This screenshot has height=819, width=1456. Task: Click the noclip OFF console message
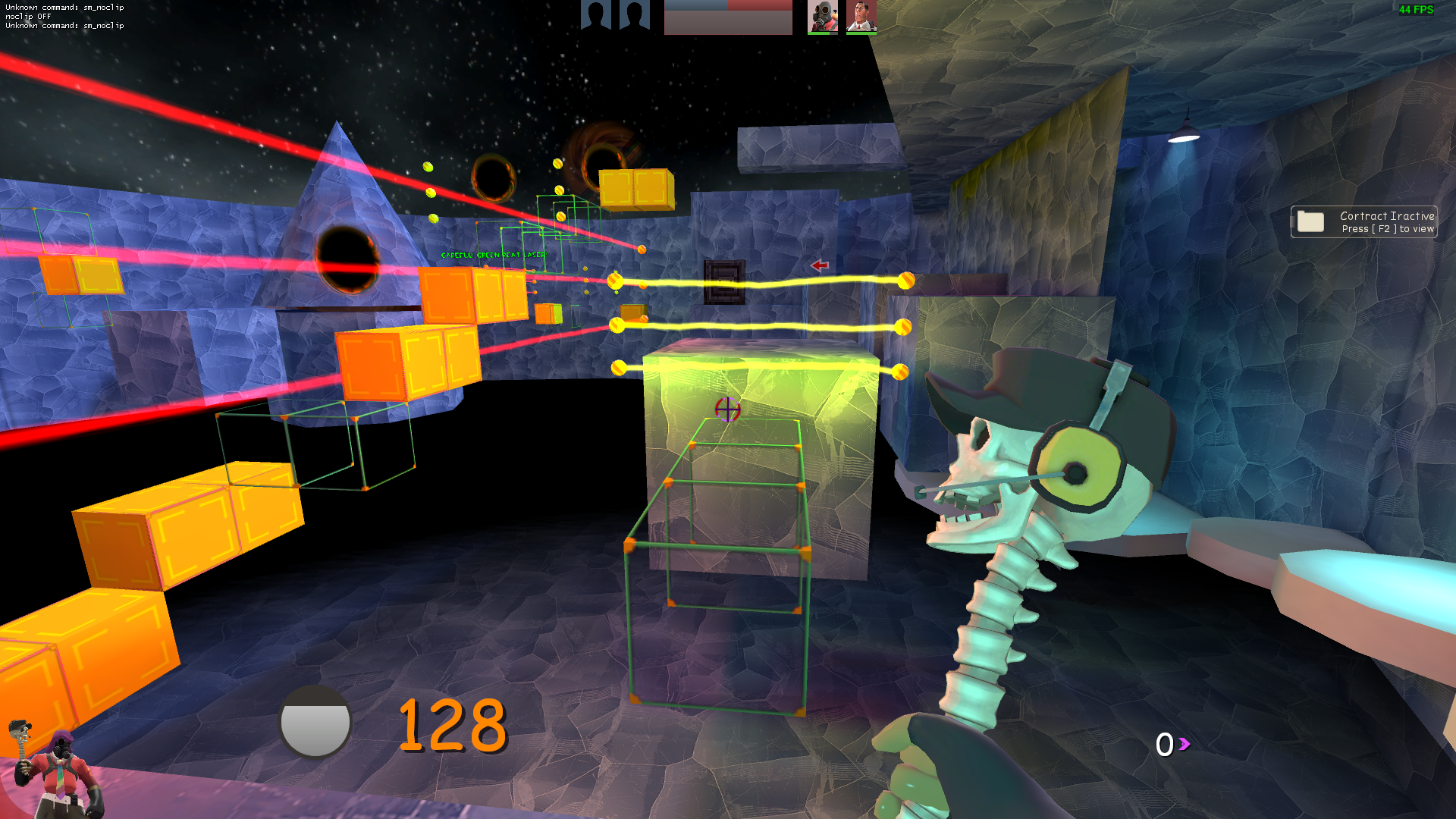coord(27,16)
